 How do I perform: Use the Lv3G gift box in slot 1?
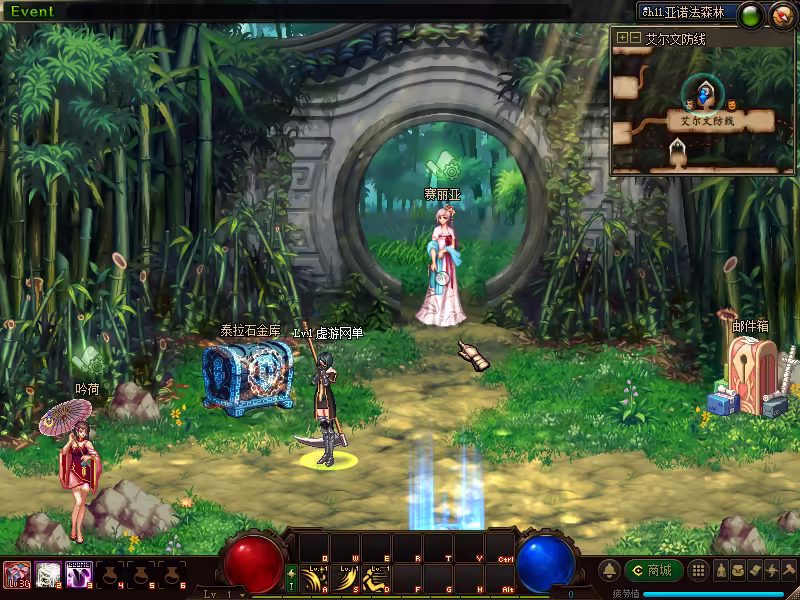pyautogui.click(x=16, y=574)
